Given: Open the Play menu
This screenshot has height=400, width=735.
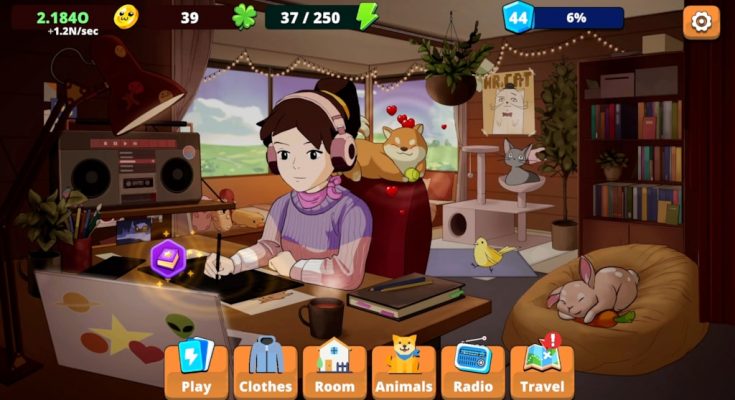Looking at the screenshot, I should pyautogui.click(x=196, y=370).
